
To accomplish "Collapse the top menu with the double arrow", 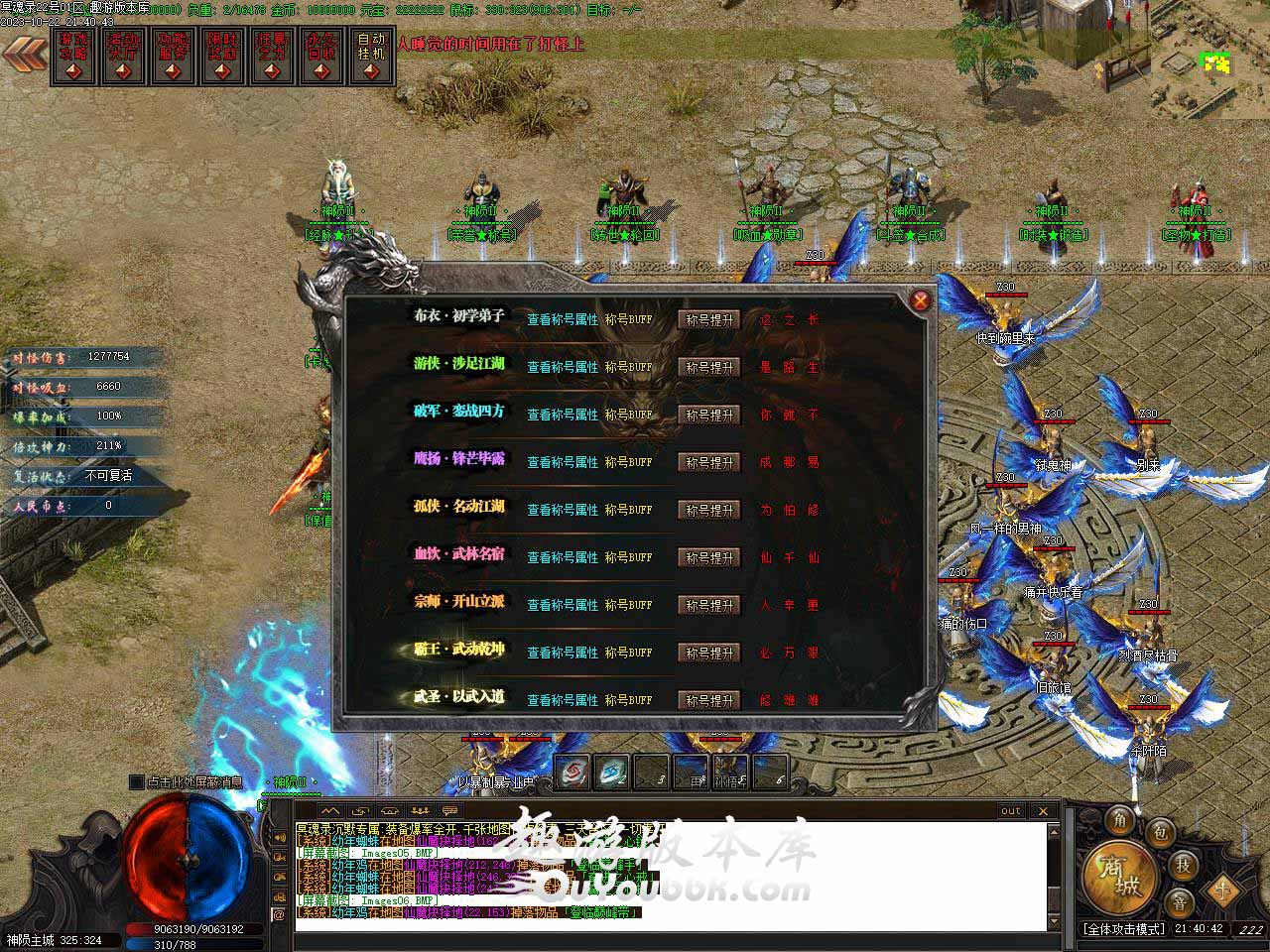I will click(24, 54).
